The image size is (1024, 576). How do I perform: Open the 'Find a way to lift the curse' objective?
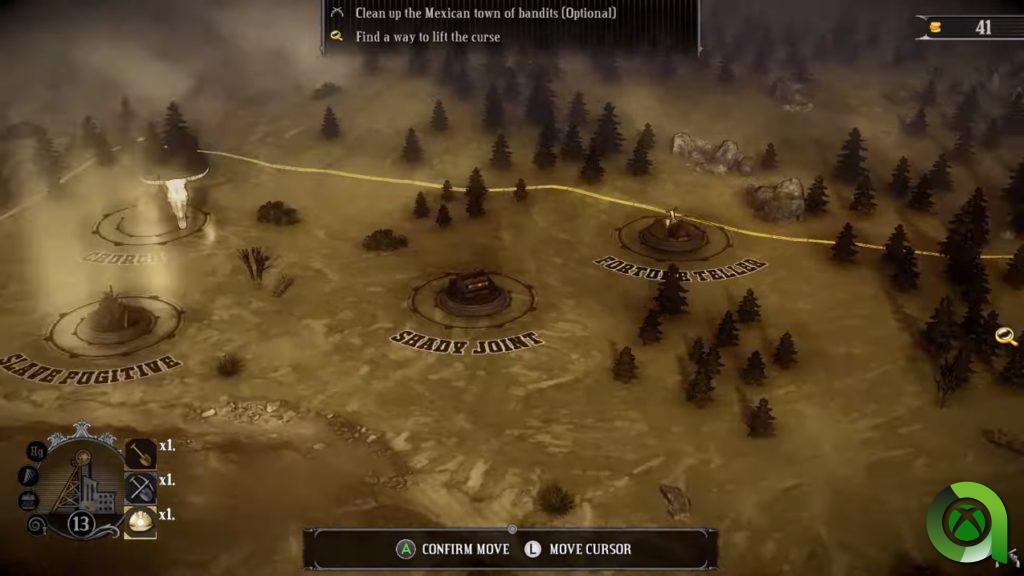[x=427, y=37]
